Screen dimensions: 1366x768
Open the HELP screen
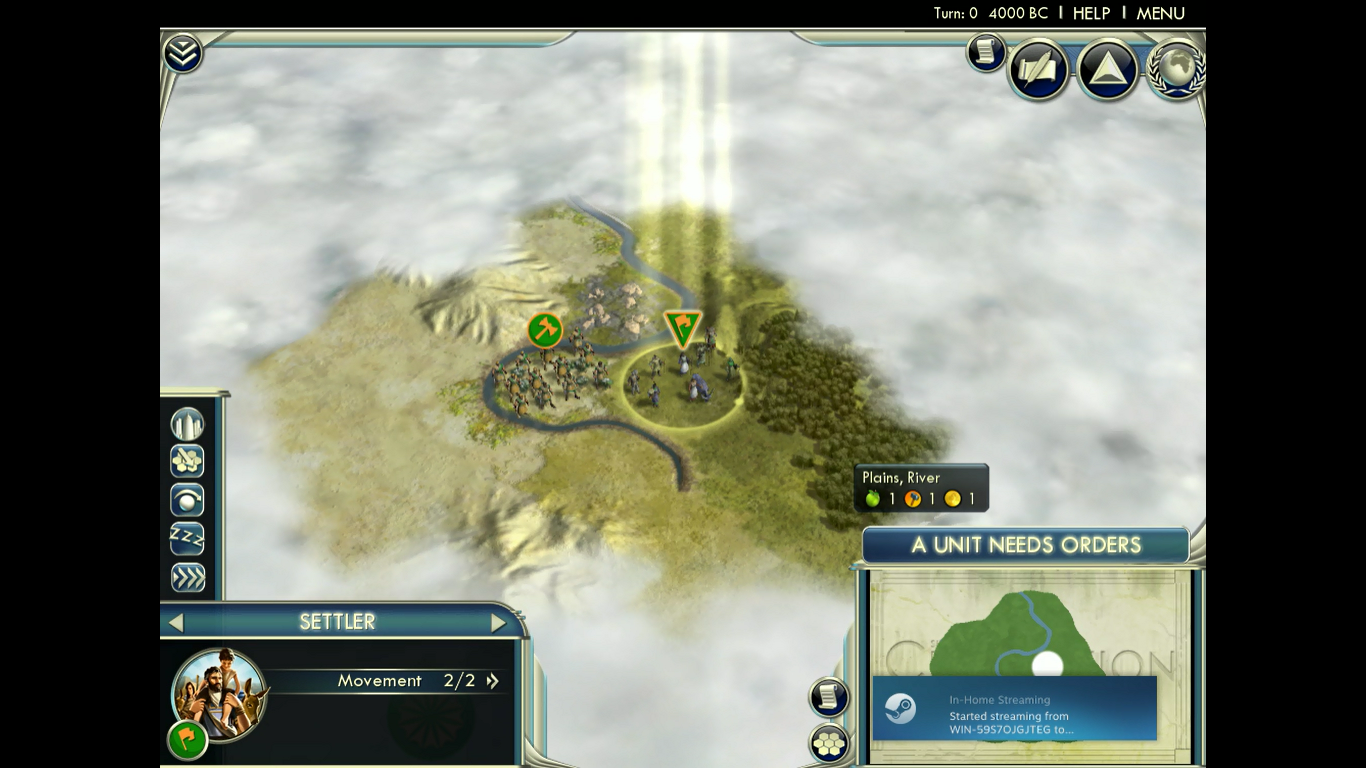1091,13
